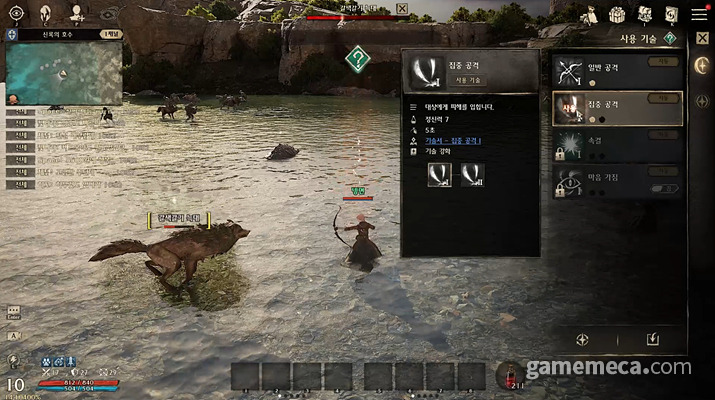Click the green diamond help icon in skill header
The width and height of the screenshot is (715, 400).
[671, 38]
